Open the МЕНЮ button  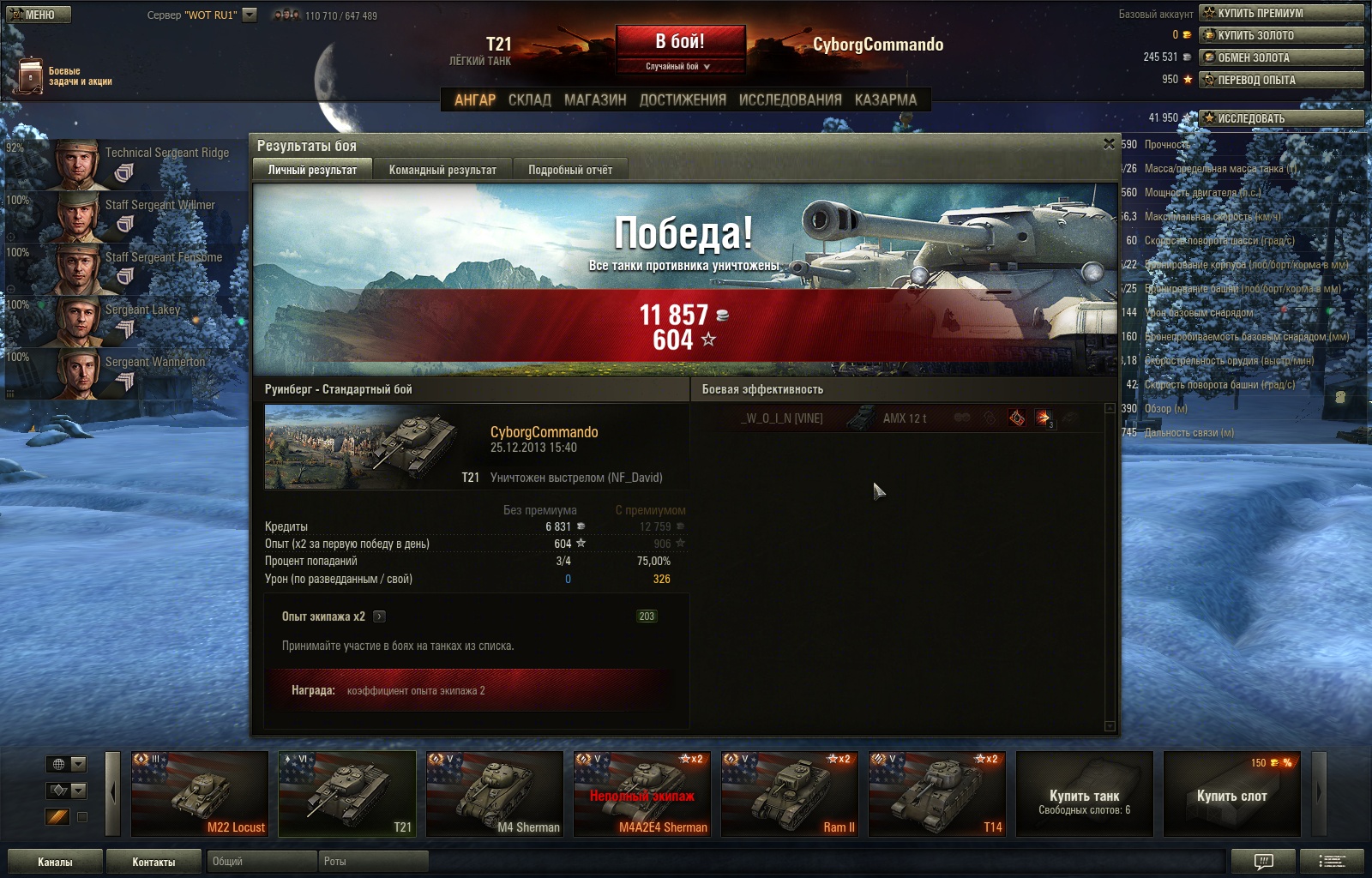point(39,15)
